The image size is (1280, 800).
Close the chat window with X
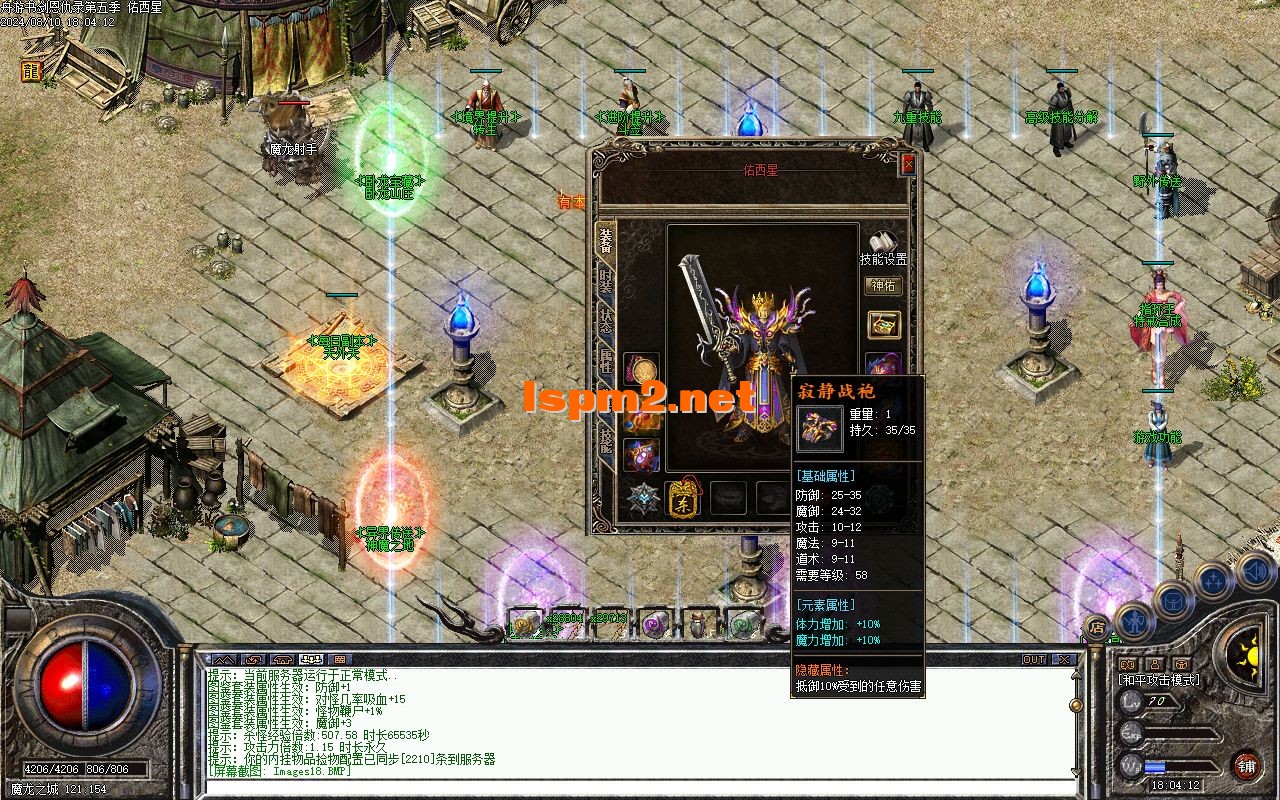pos(1064,660)
